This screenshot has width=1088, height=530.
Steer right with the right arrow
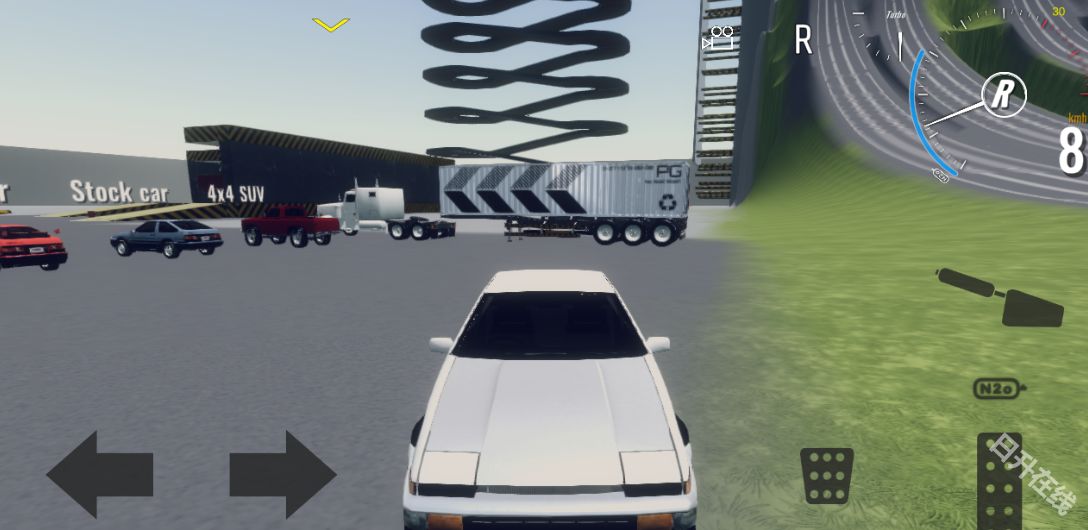282,474
